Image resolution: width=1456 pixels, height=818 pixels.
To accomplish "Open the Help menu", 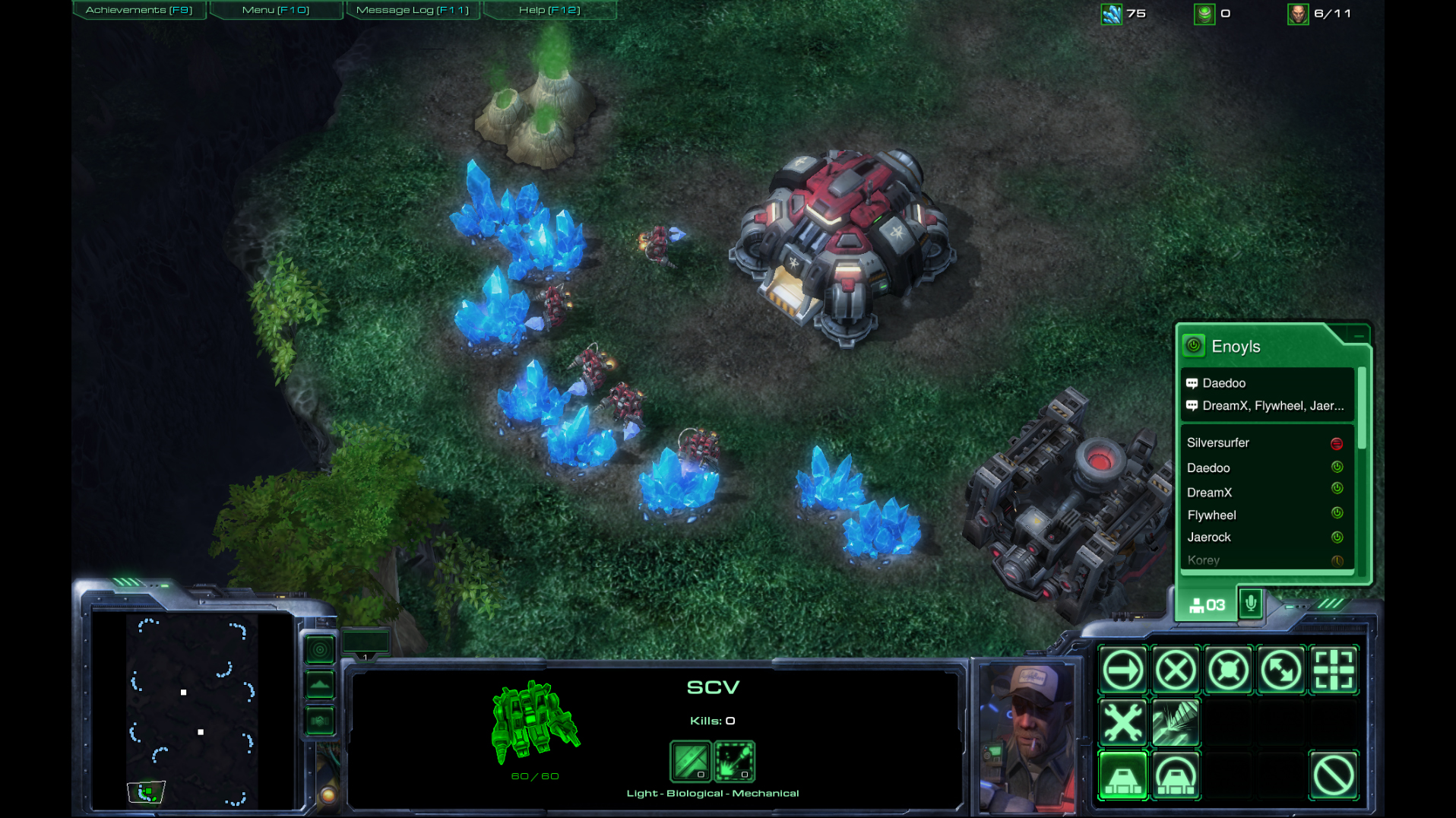I will tap(549, 10).
